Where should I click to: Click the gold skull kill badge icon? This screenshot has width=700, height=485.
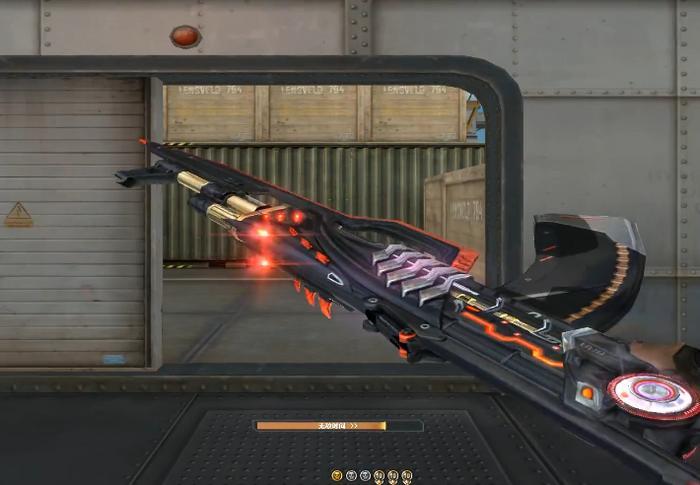click(x=337, y=475)
